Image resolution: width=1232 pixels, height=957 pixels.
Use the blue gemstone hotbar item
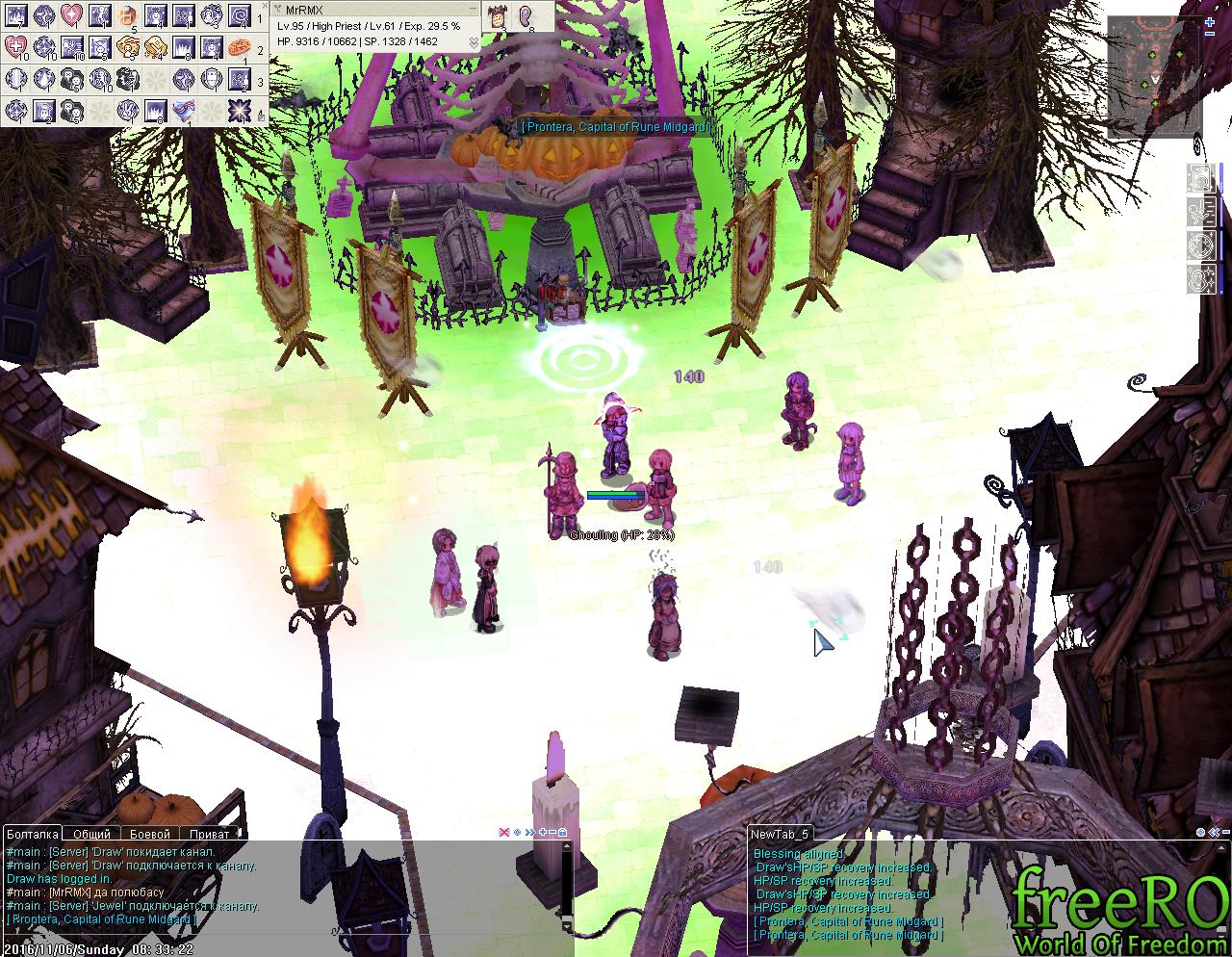point(184,110)
